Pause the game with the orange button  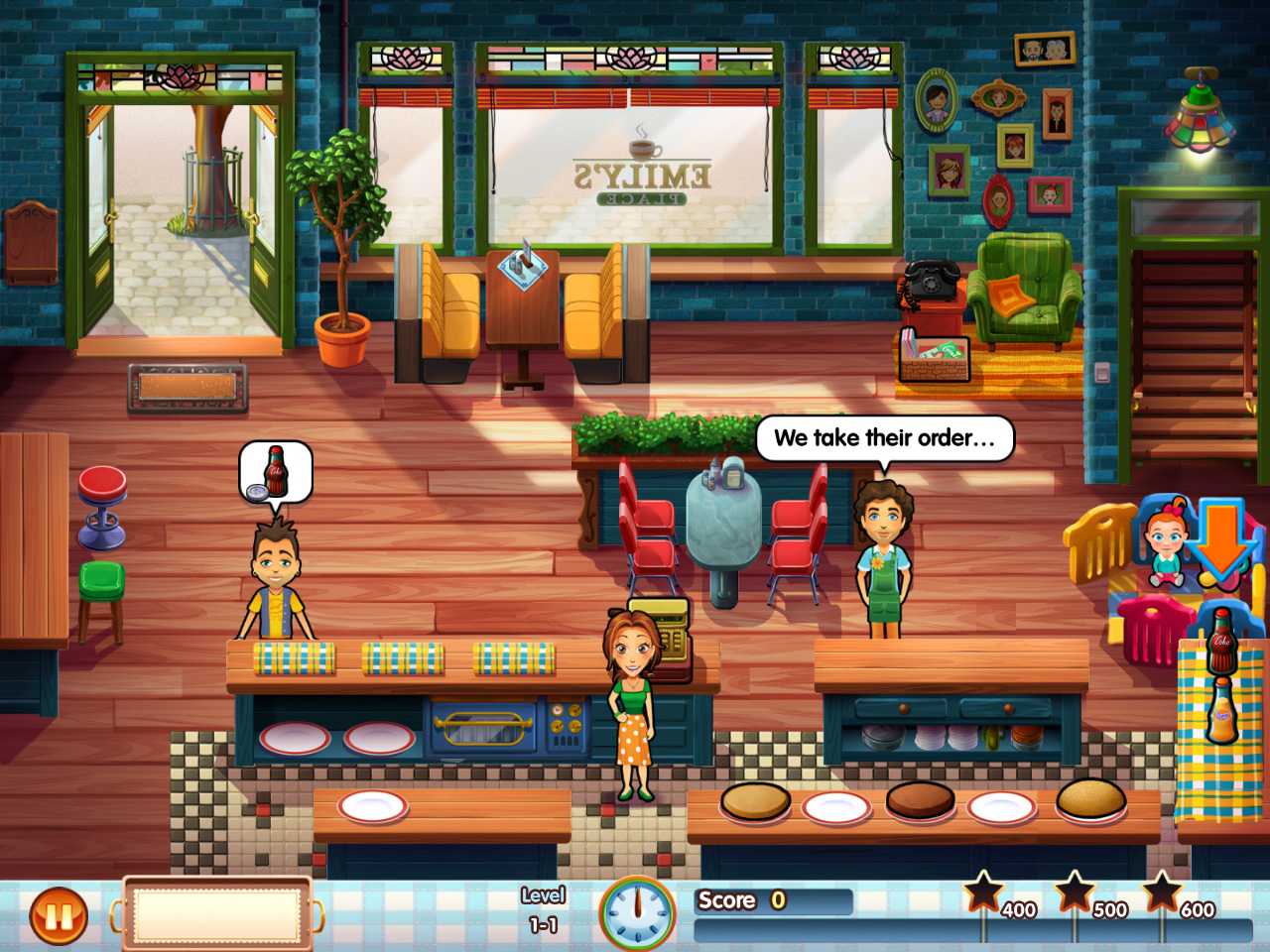59,916
